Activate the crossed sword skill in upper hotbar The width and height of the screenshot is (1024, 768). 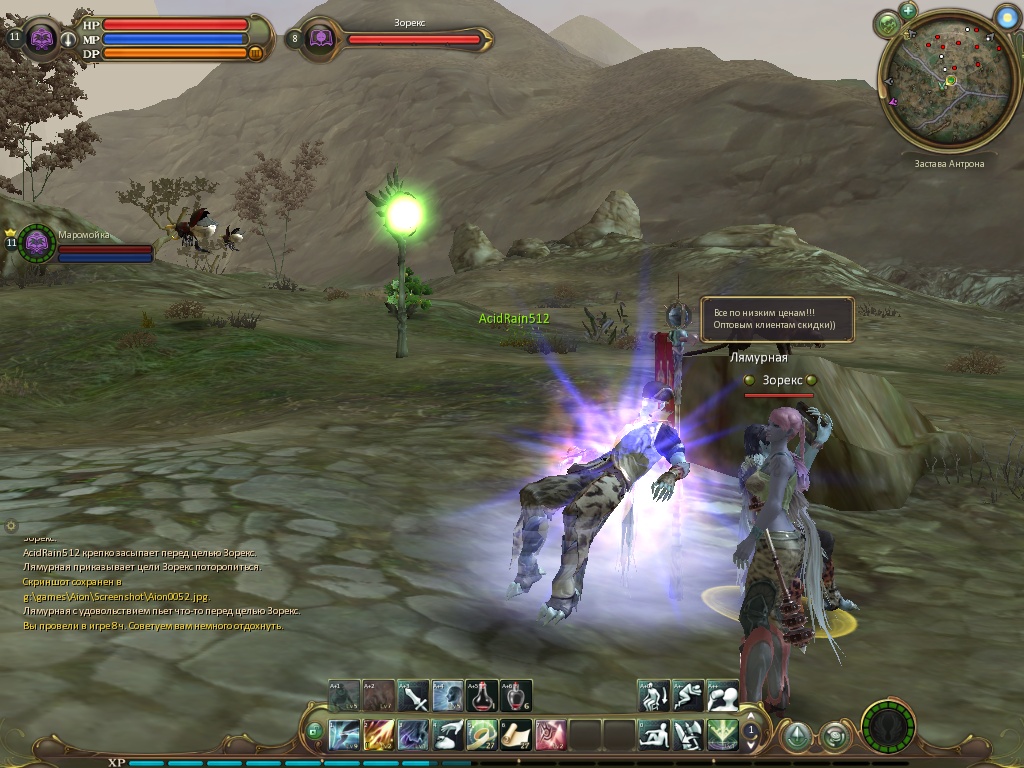tap(413, 696)
